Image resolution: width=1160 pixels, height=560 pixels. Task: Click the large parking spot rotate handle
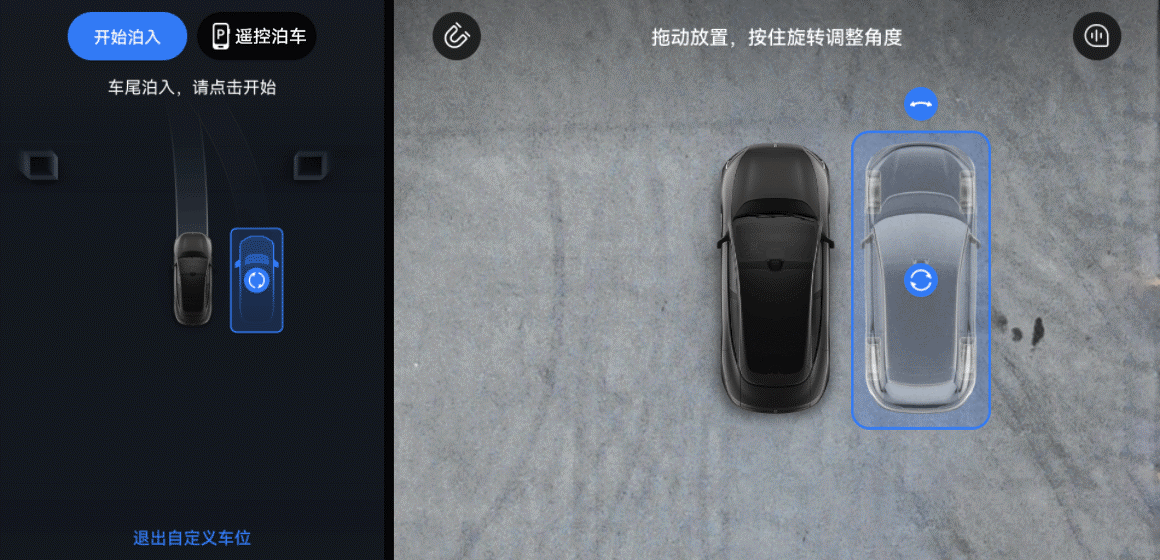[920, 280]
